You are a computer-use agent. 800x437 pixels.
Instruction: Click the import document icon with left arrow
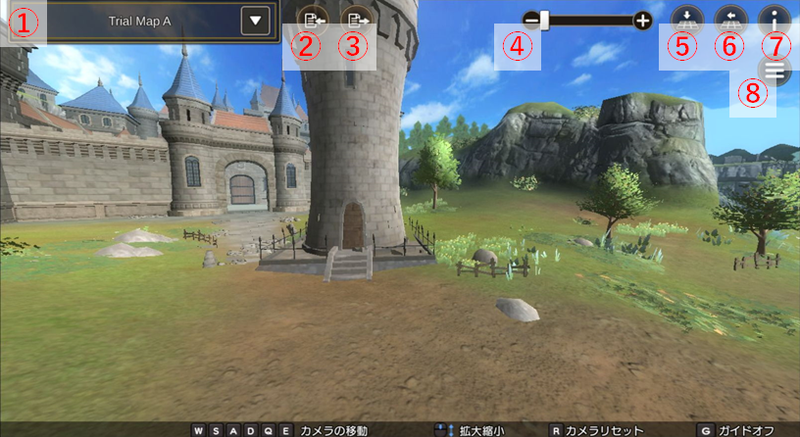click(x=312, y=19)
